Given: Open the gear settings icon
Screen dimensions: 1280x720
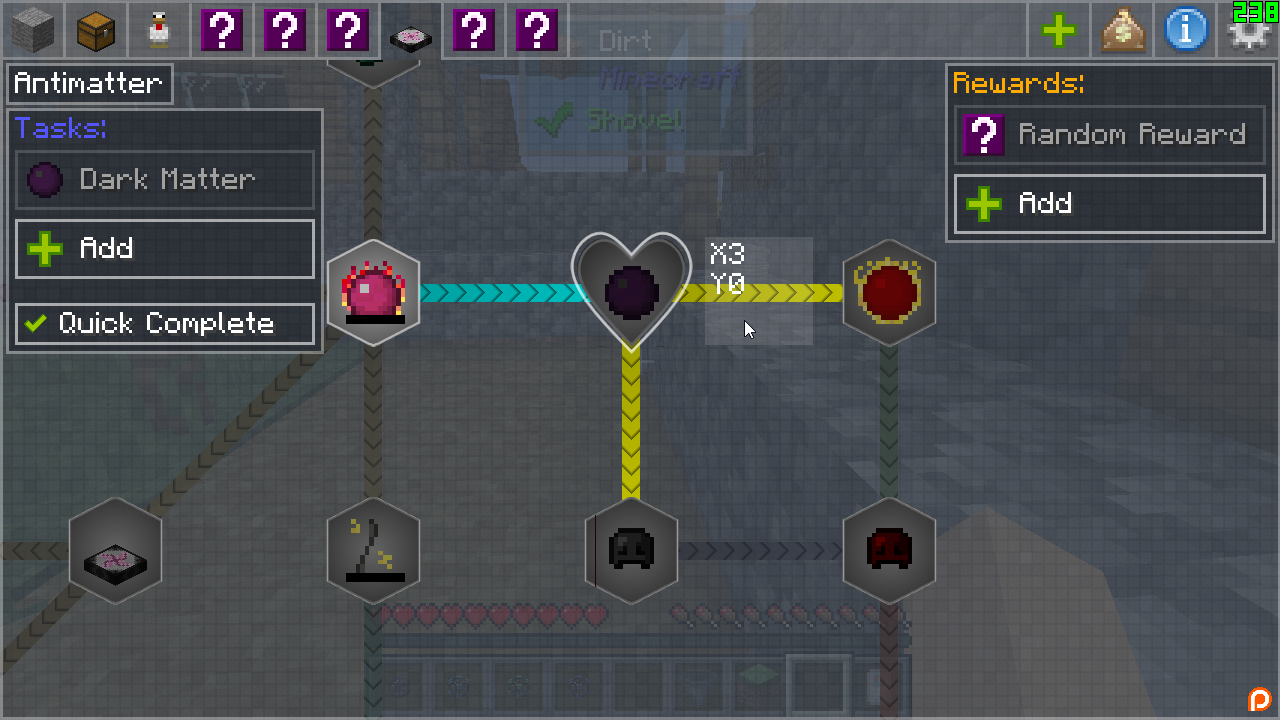Looking at the screenshot, I should tap(1248, 34).
